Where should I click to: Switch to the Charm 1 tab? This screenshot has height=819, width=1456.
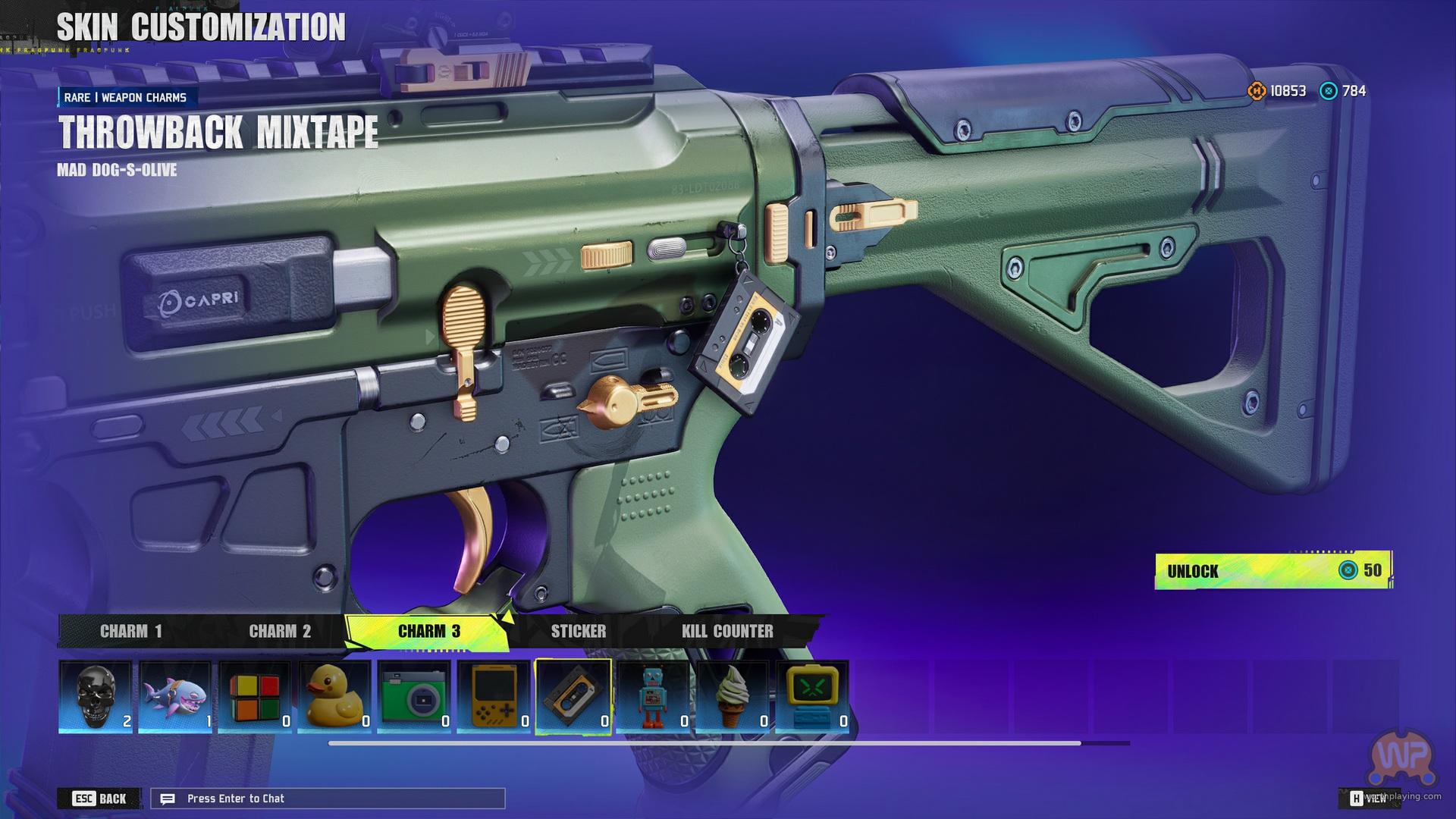pyautogui.click(x=130, y=631)
